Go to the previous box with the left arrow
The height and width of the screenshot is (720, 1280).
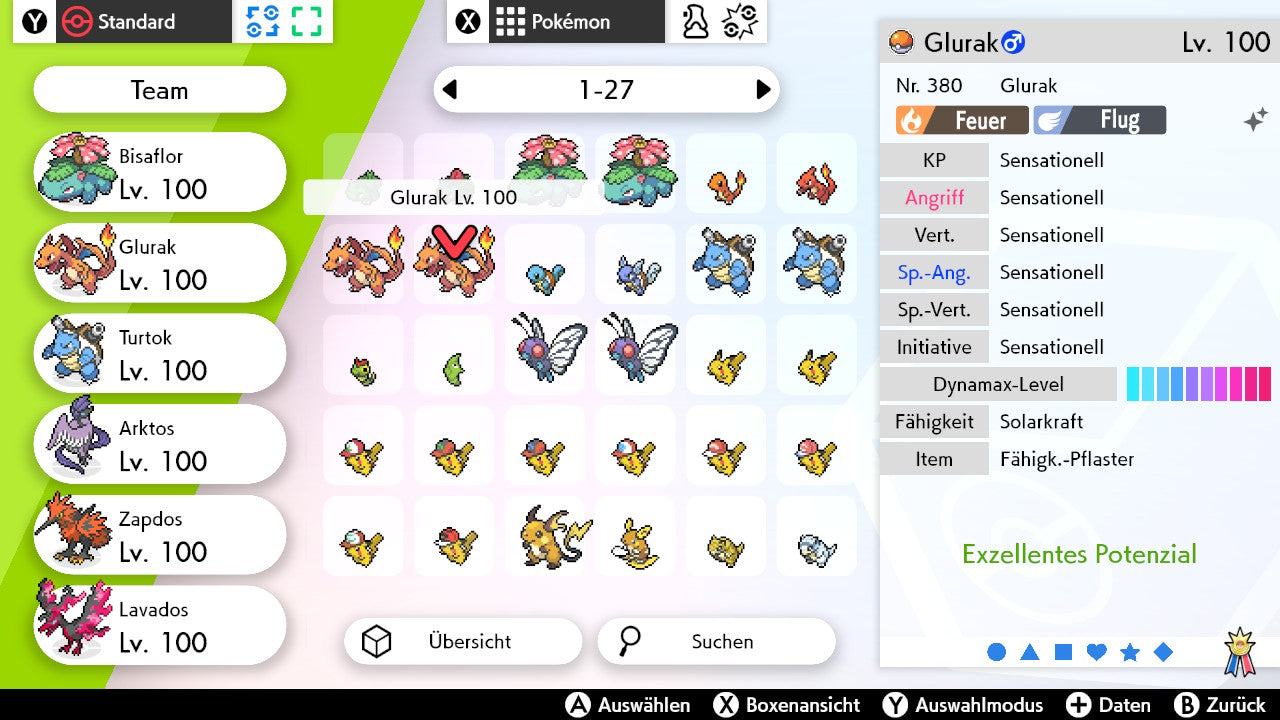click(x=452, y=90)
